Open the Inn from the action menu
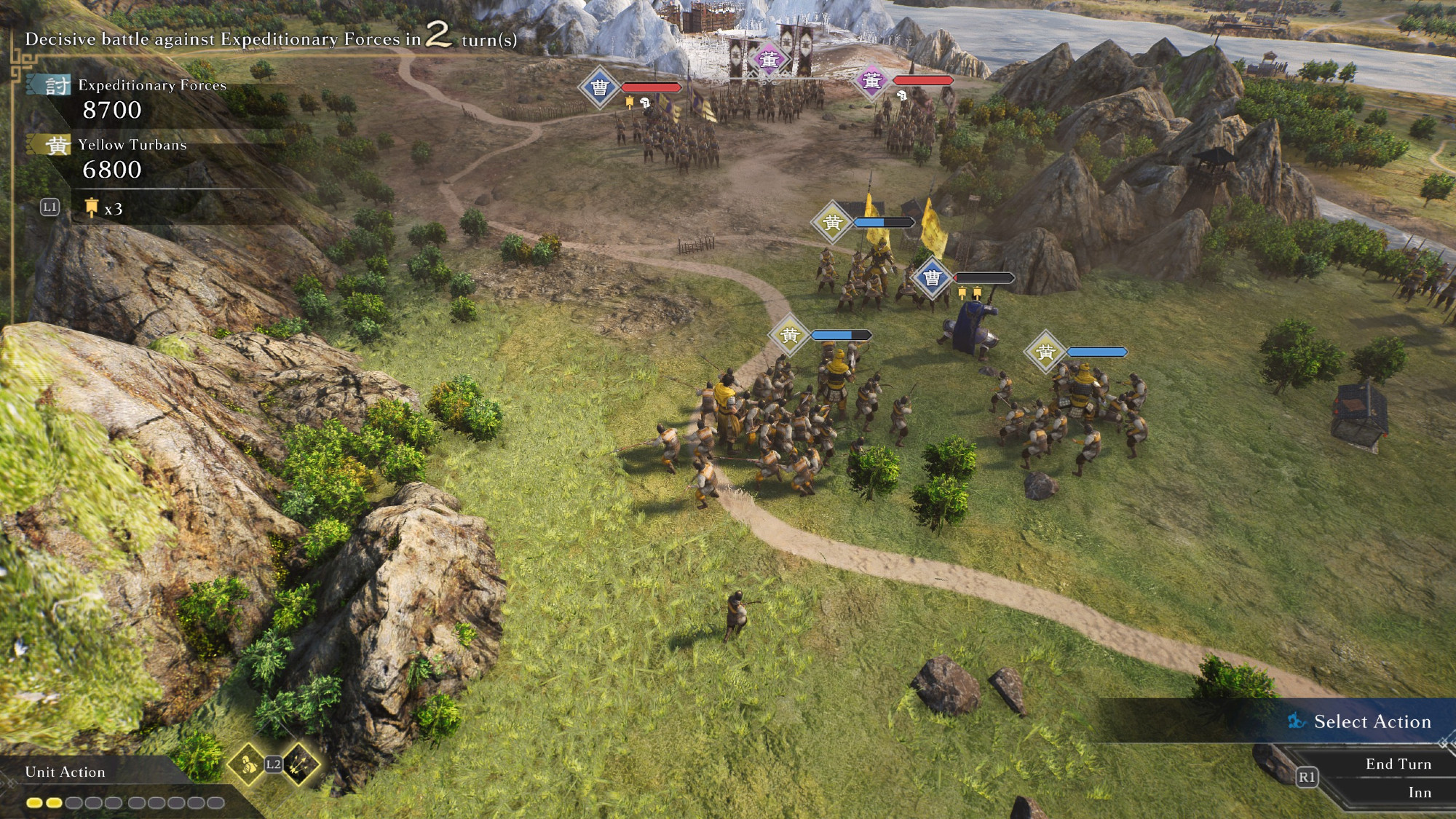The width and height of the screenshot is (1456, 819). (1419, 793)
